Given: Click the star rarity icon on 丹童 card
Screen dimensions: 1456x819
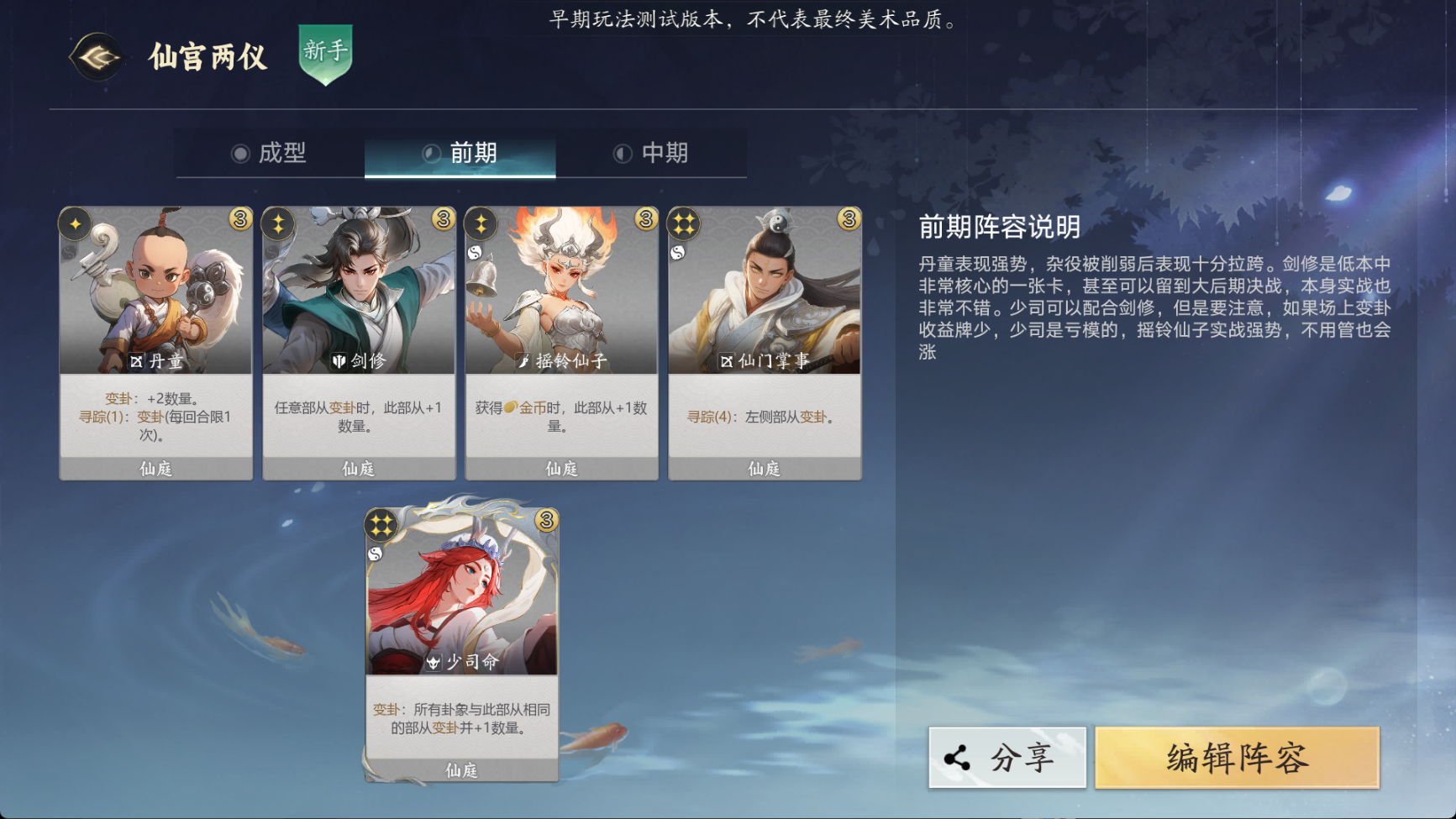Looking at the screenshot, I should coord(75,223).
